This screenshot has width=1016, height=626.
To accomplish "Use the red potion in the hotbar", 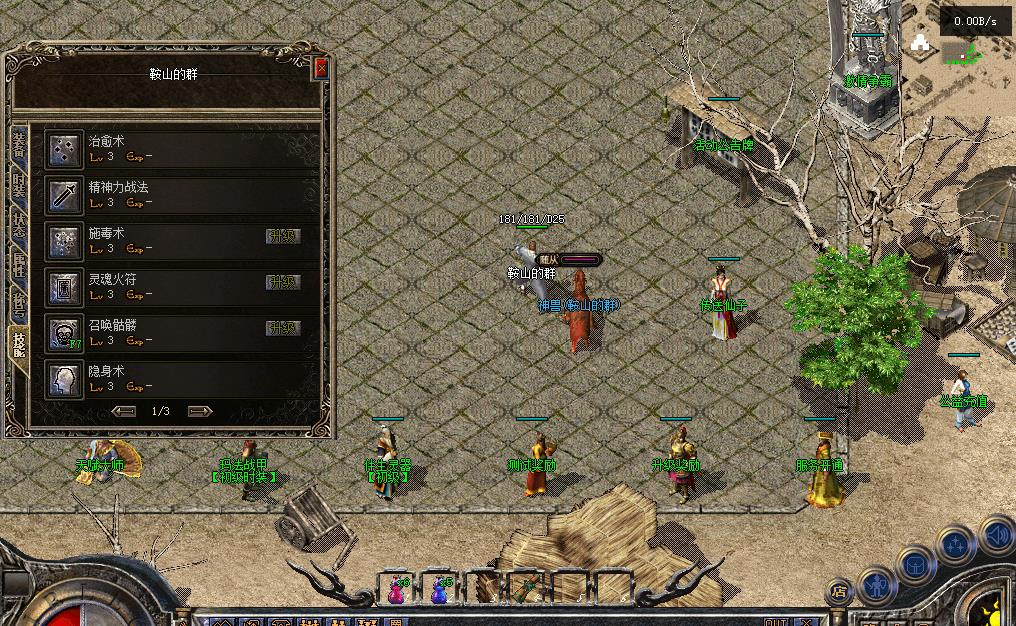I will click(396, 589).
